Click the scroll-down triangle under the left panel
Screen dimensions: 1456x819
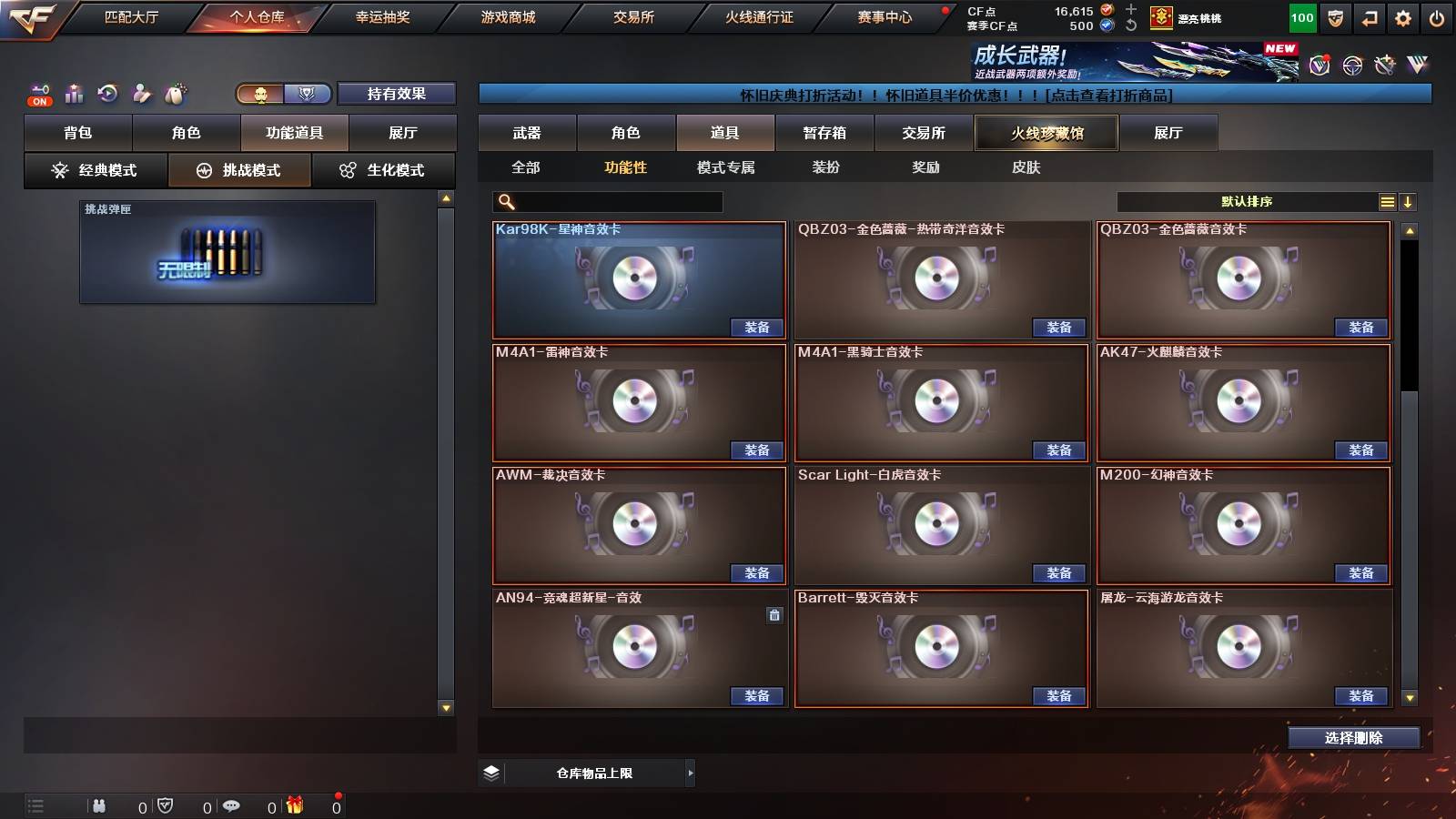(445, 705)
